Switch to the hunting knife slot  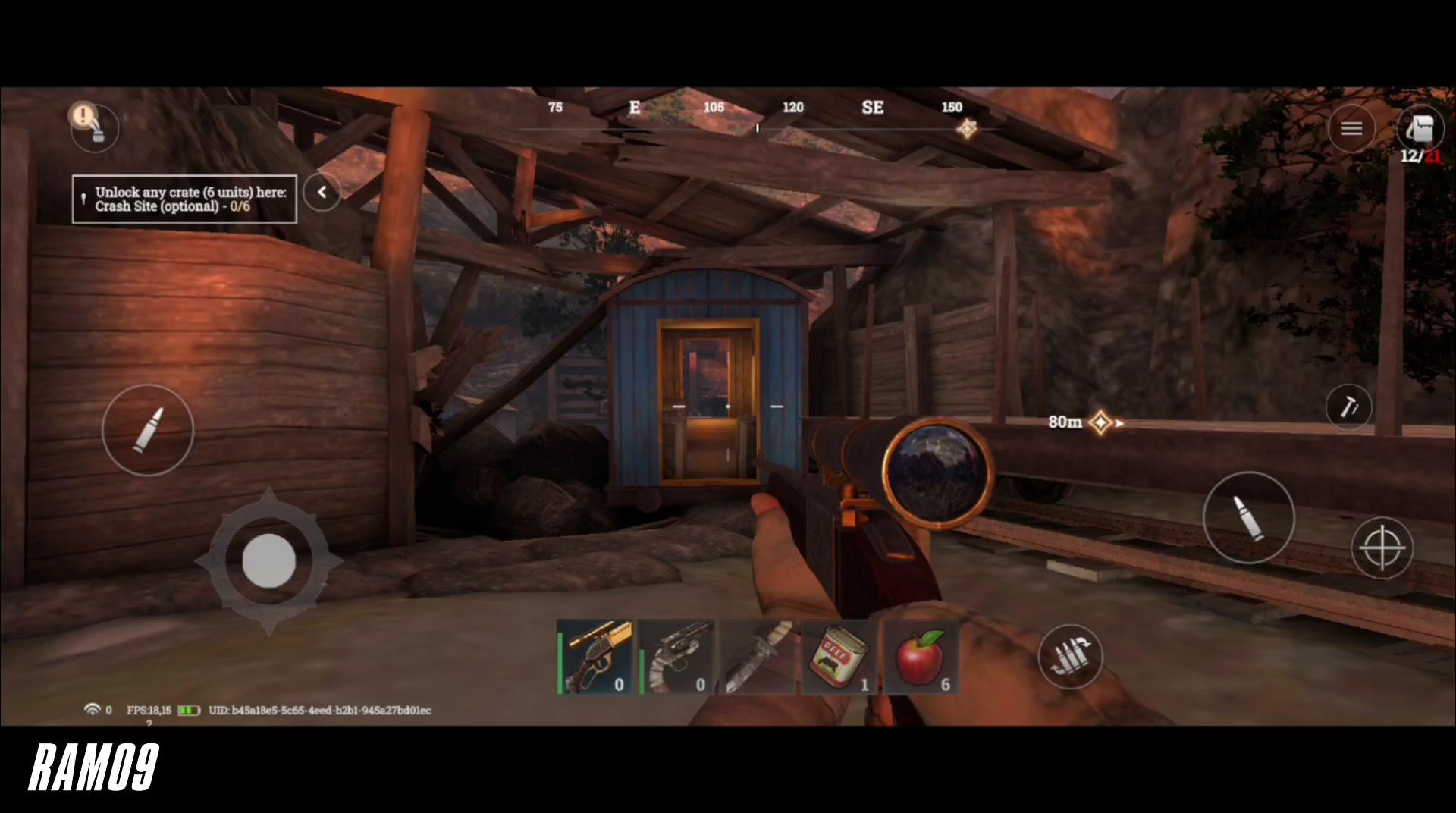[757, 656]
